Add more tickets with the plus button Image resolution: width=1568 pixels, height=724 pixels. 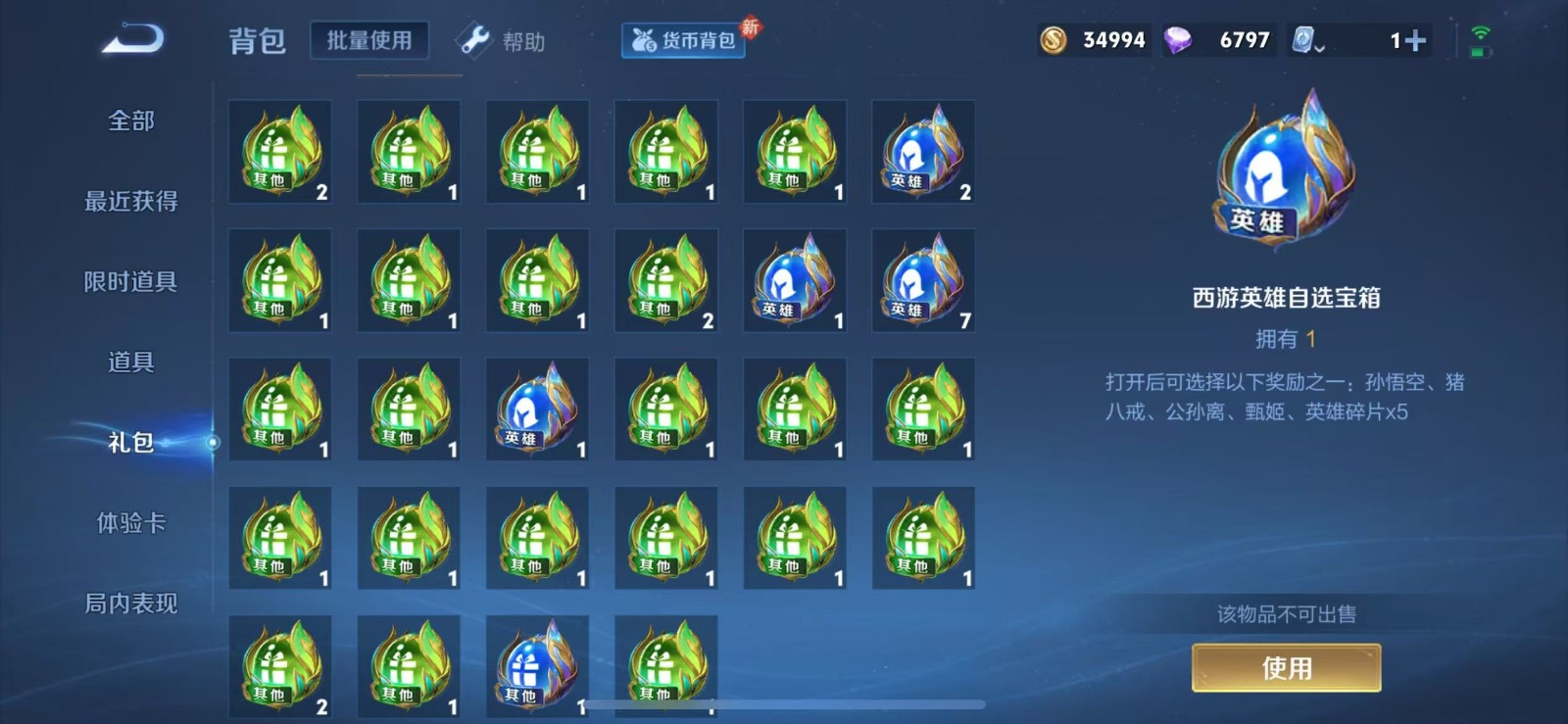1414,40
